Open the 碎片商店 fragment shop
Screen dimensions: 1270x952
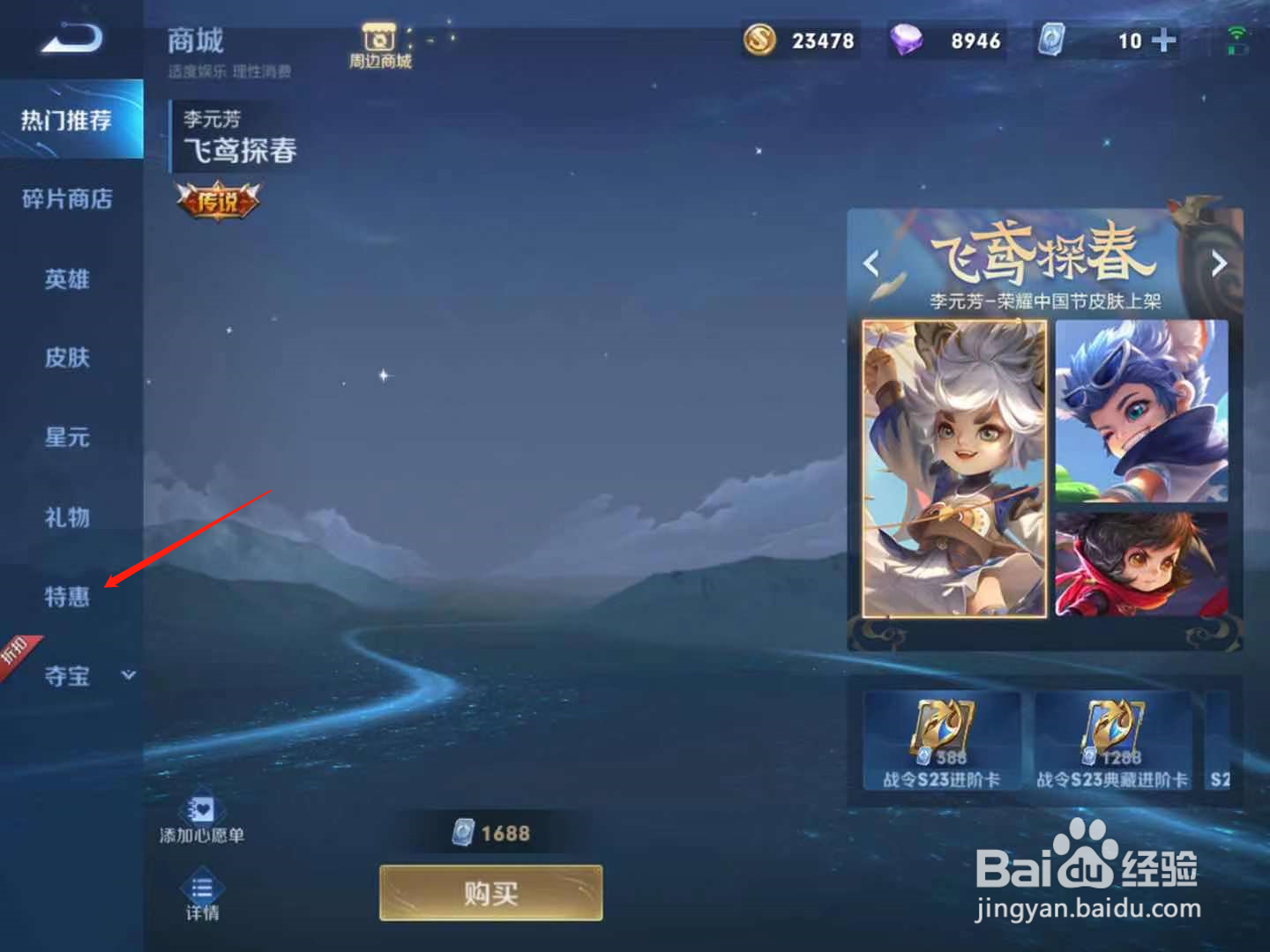click(x=66, y=199)
